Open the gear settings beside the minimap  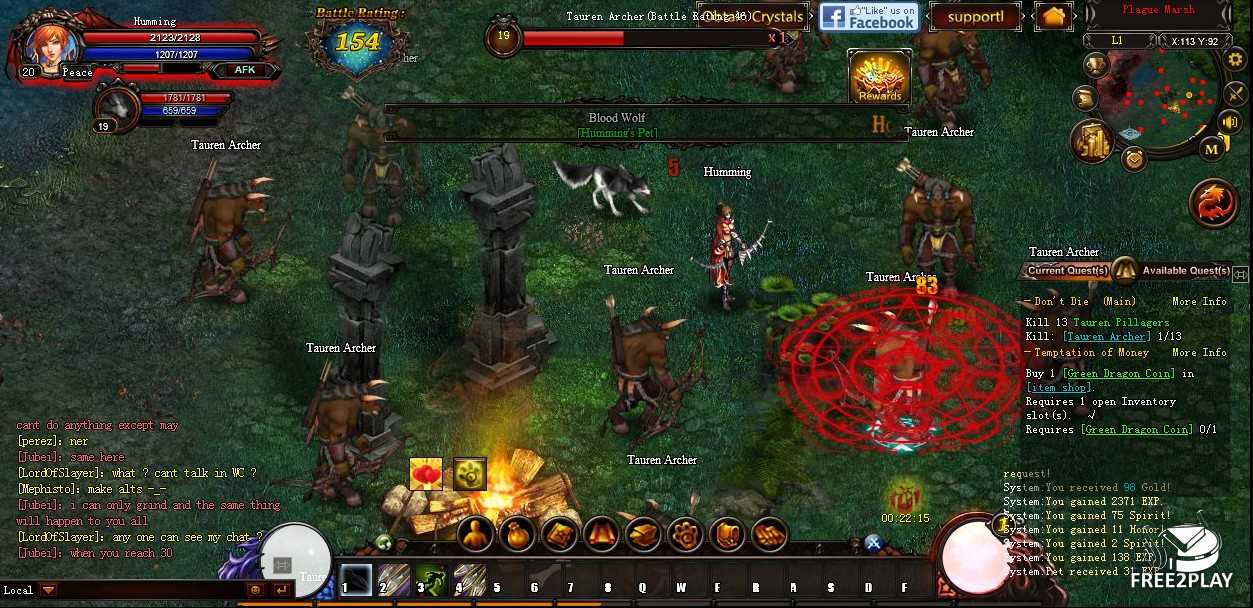point(1236,59)
